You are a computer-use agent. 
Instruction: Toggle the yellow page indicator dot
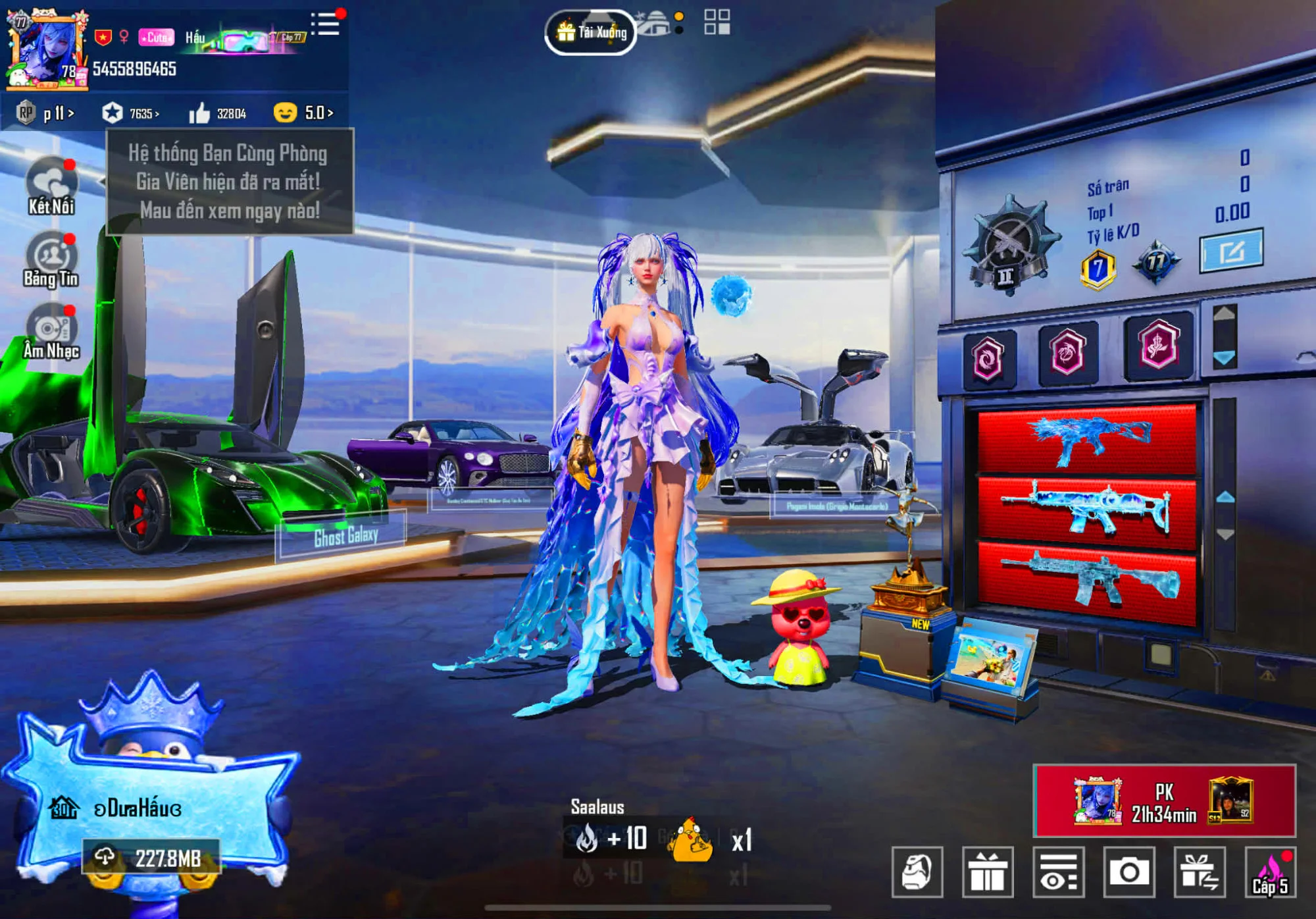[679, 16]
